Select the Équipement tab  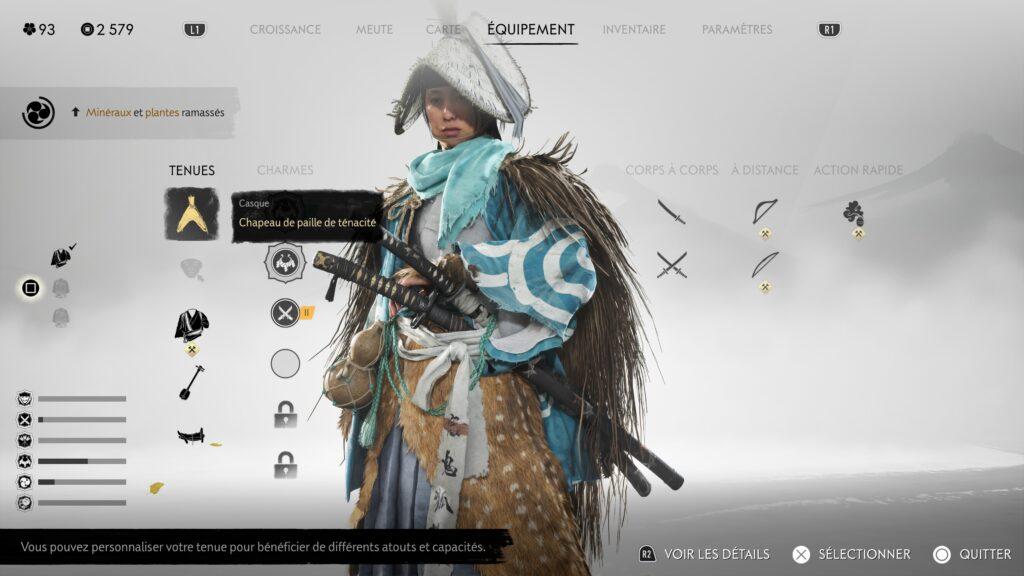pyautogui.click(x=531, y=30)
